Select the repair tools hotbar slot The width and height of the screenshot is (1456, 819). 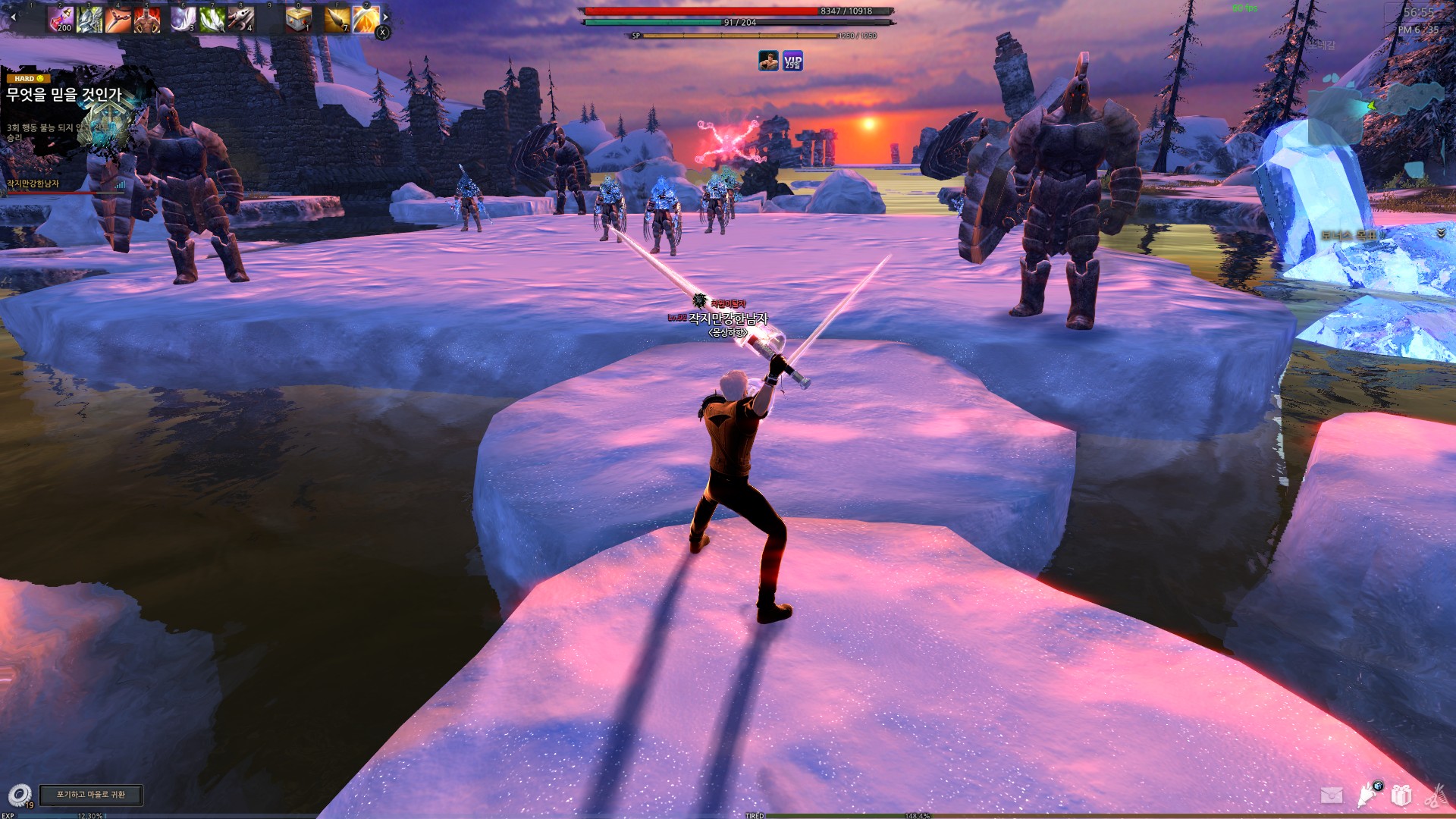pos(240,20)
